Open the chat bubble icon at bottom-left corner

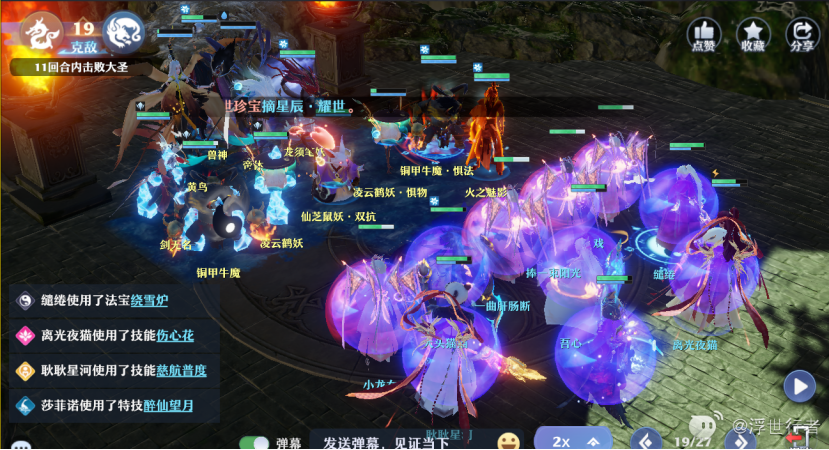coord(20,445)
